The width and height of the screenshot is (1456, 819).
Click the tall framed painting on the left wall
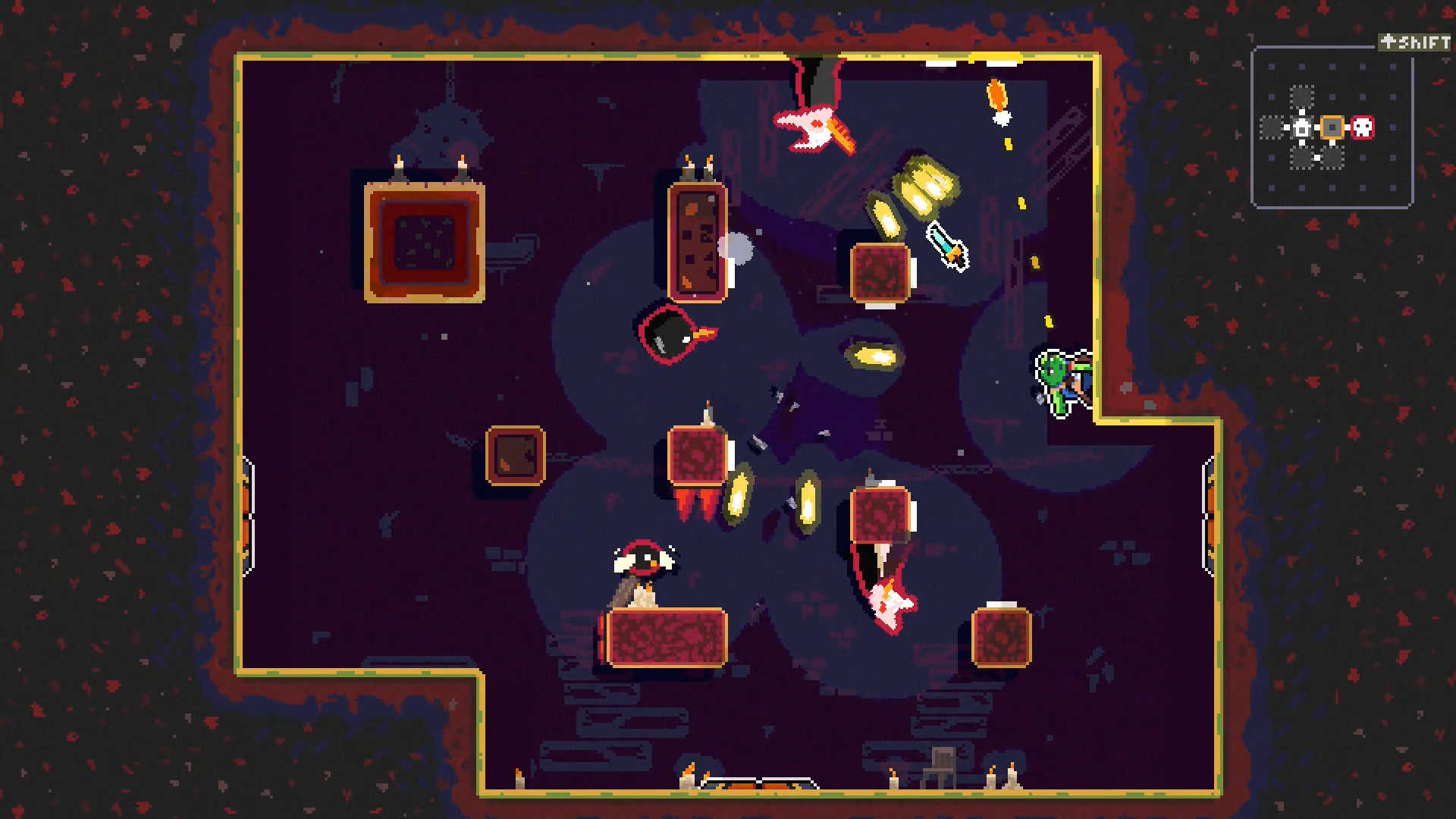point(425,243)
